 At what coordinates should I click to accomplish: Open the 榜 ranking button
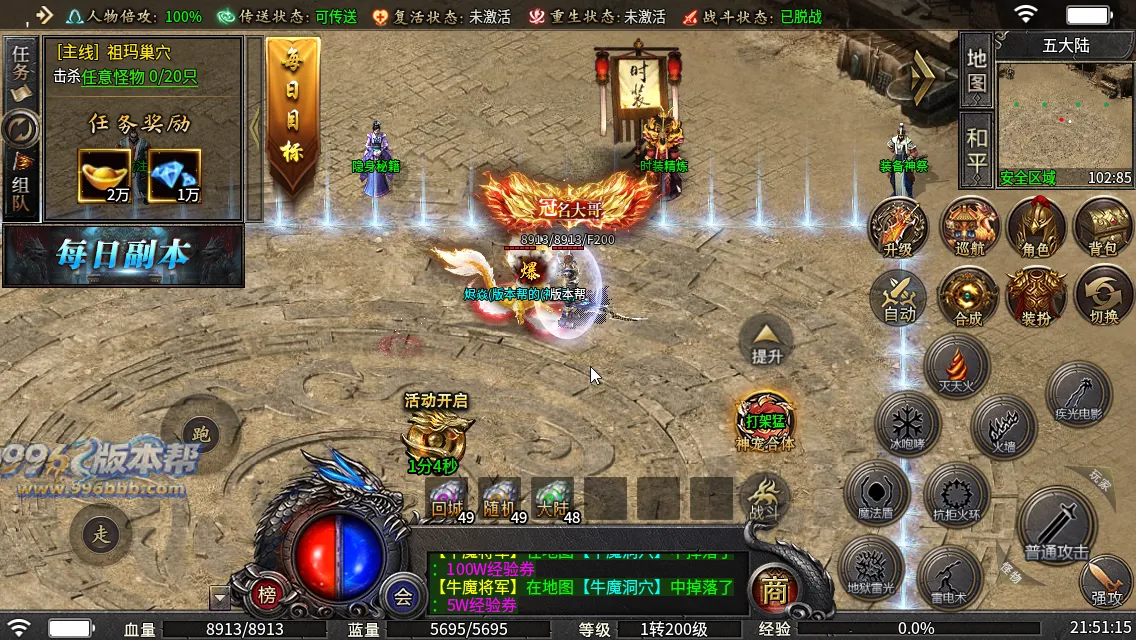click(x=267, y=594)
